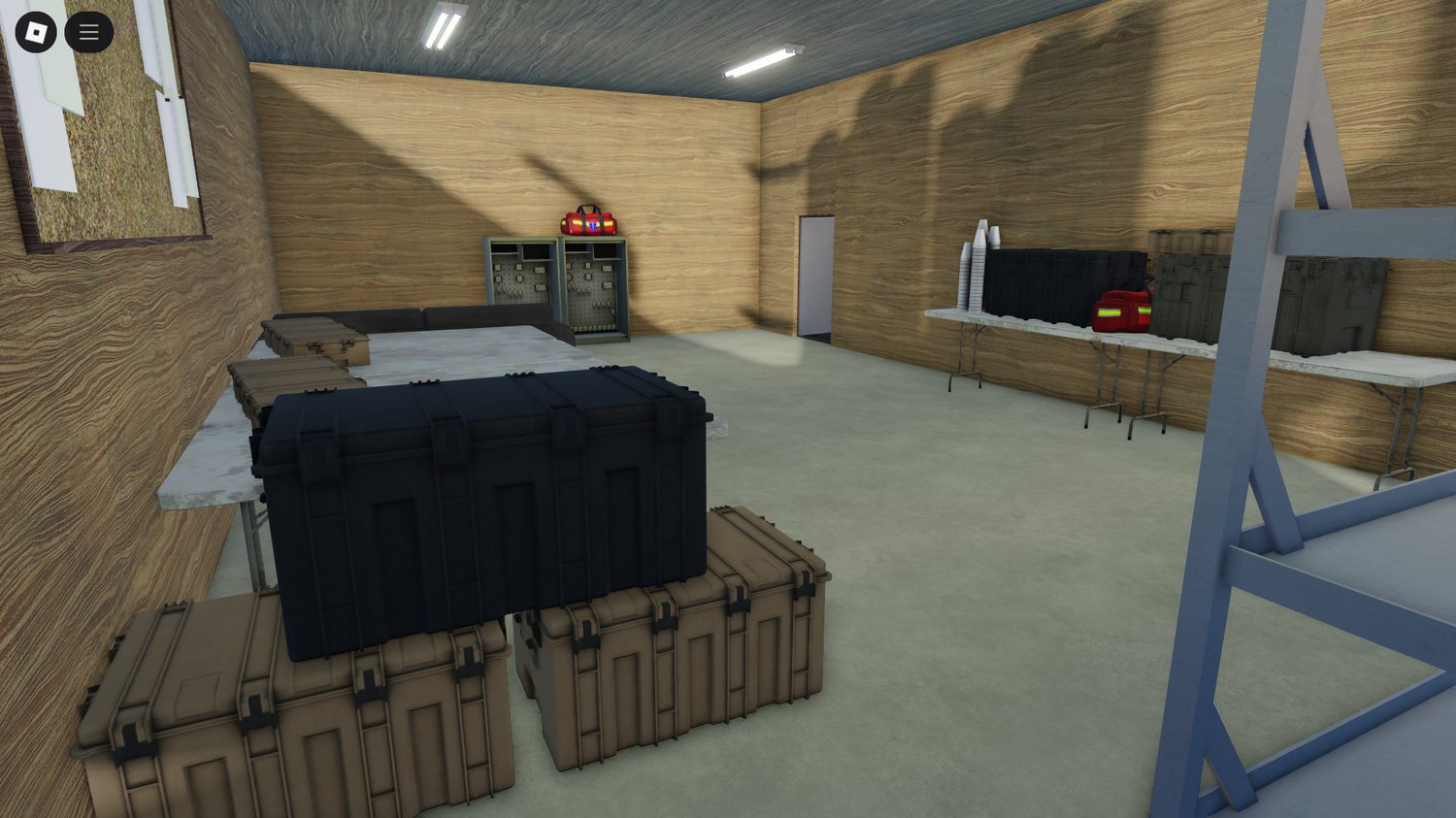The height and width of the screenshot is (818, 1456).
Task: Click the Roblox logo icon
Action: 37,31
